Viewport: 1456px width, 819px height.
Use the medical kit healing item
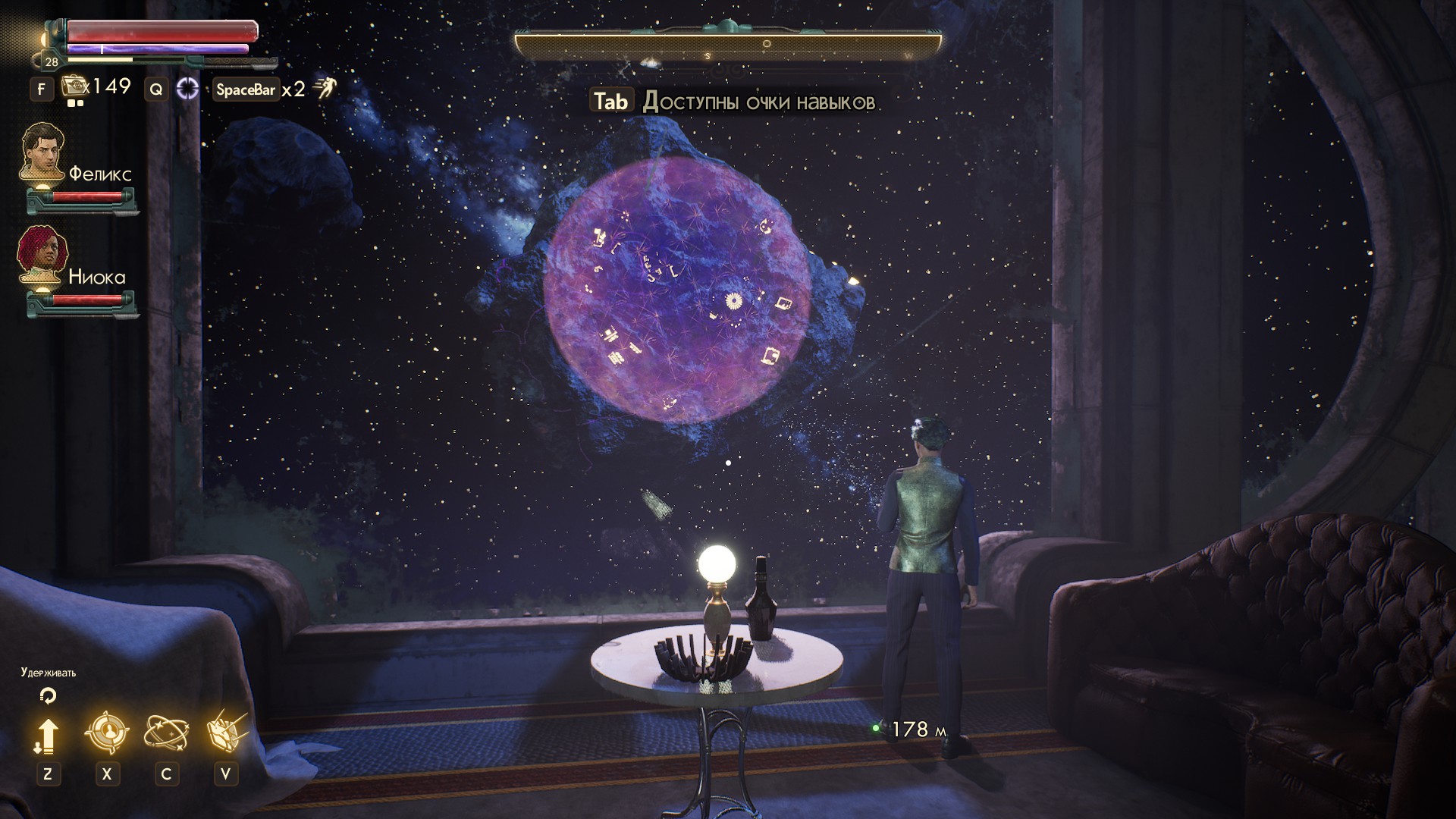[x=74, y=87]
